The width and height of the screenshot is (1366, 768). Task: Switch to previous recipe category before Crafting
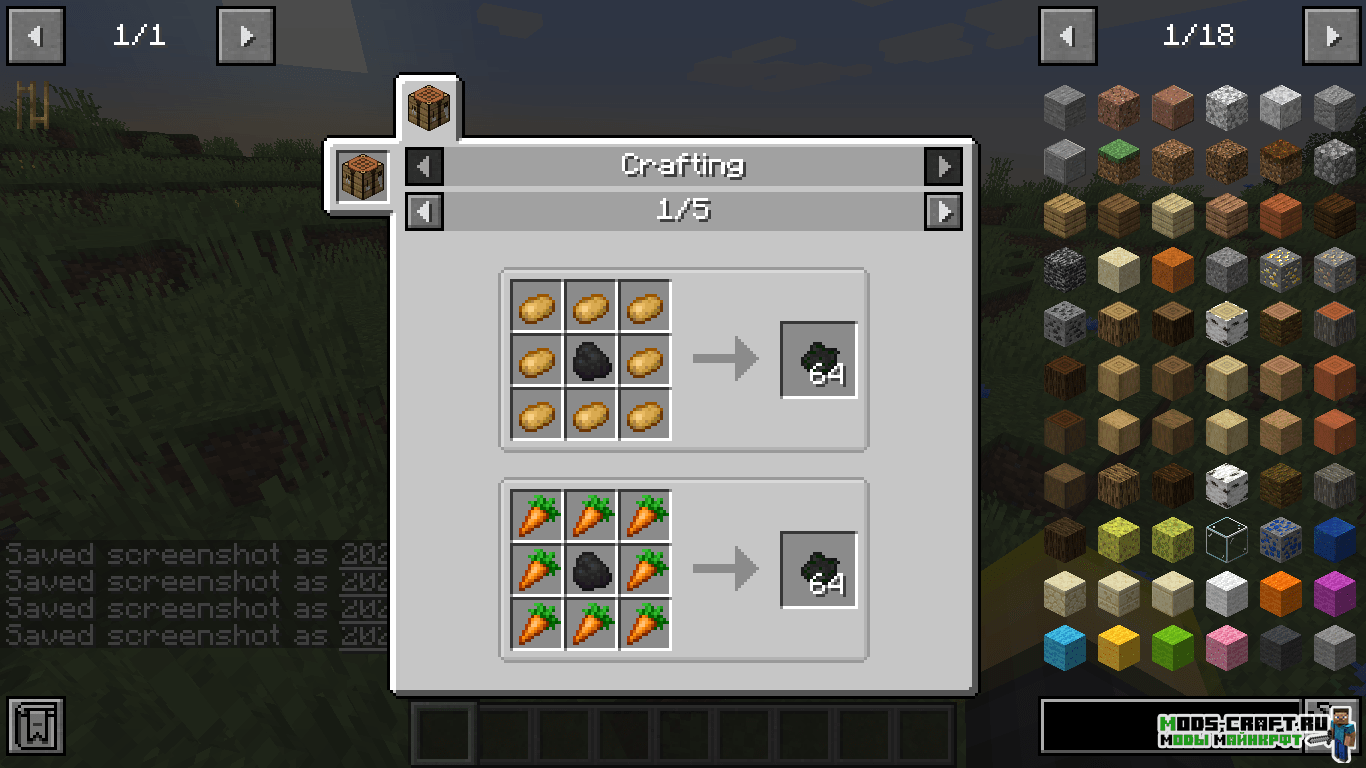424,166
